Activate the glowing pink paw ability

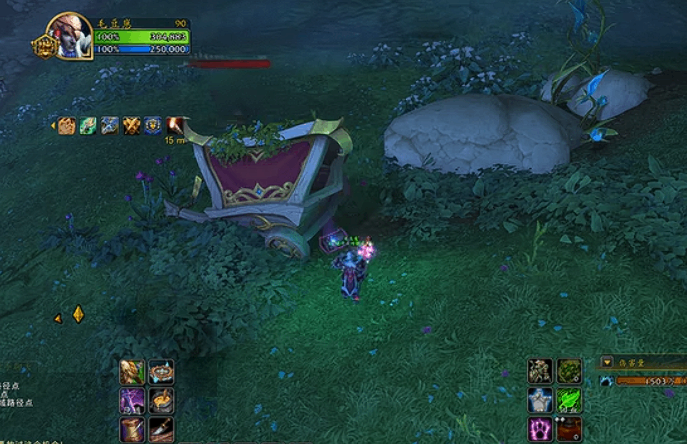point(541,430)
